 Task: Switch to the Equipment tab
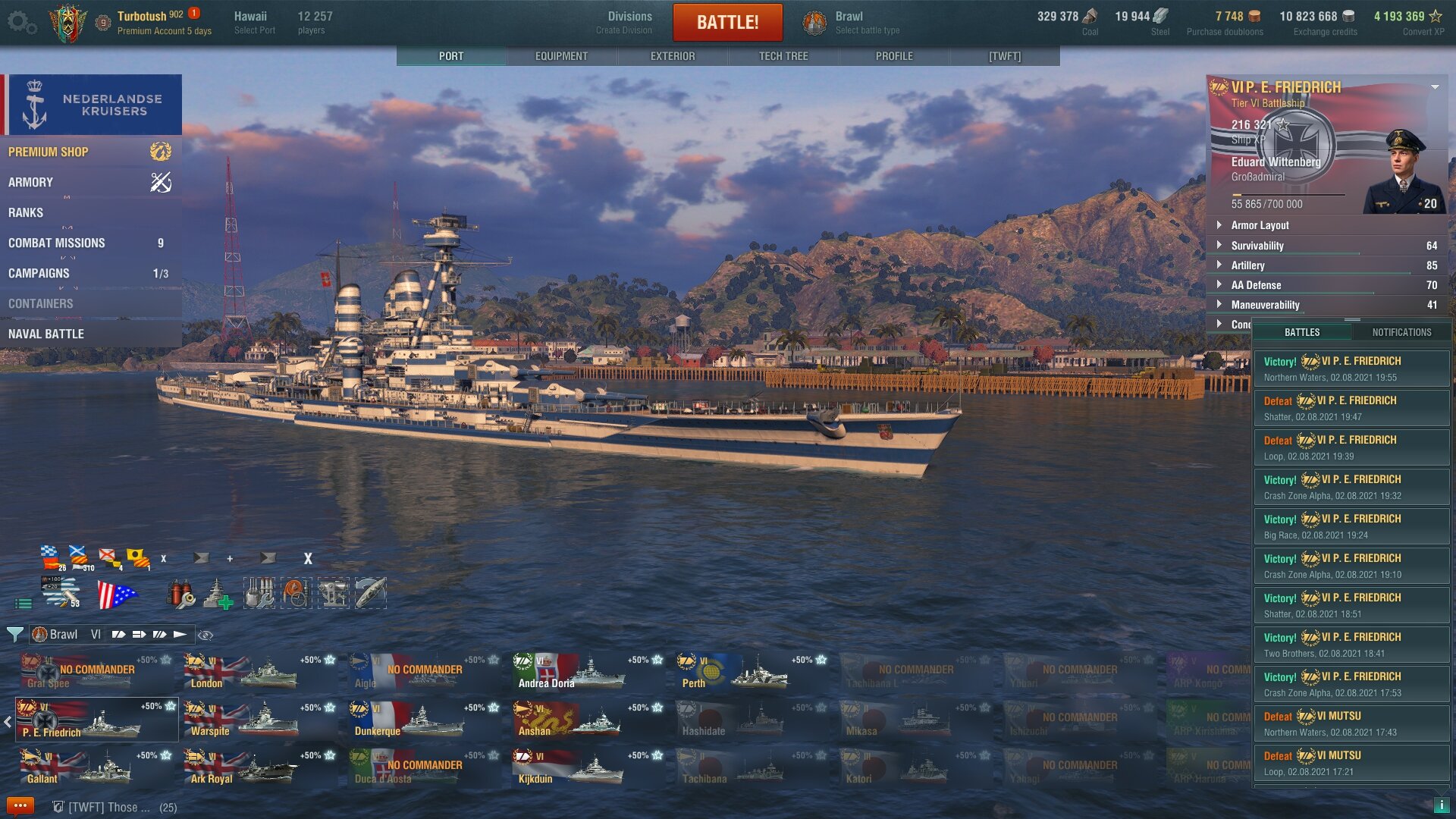tap(561, 56)
